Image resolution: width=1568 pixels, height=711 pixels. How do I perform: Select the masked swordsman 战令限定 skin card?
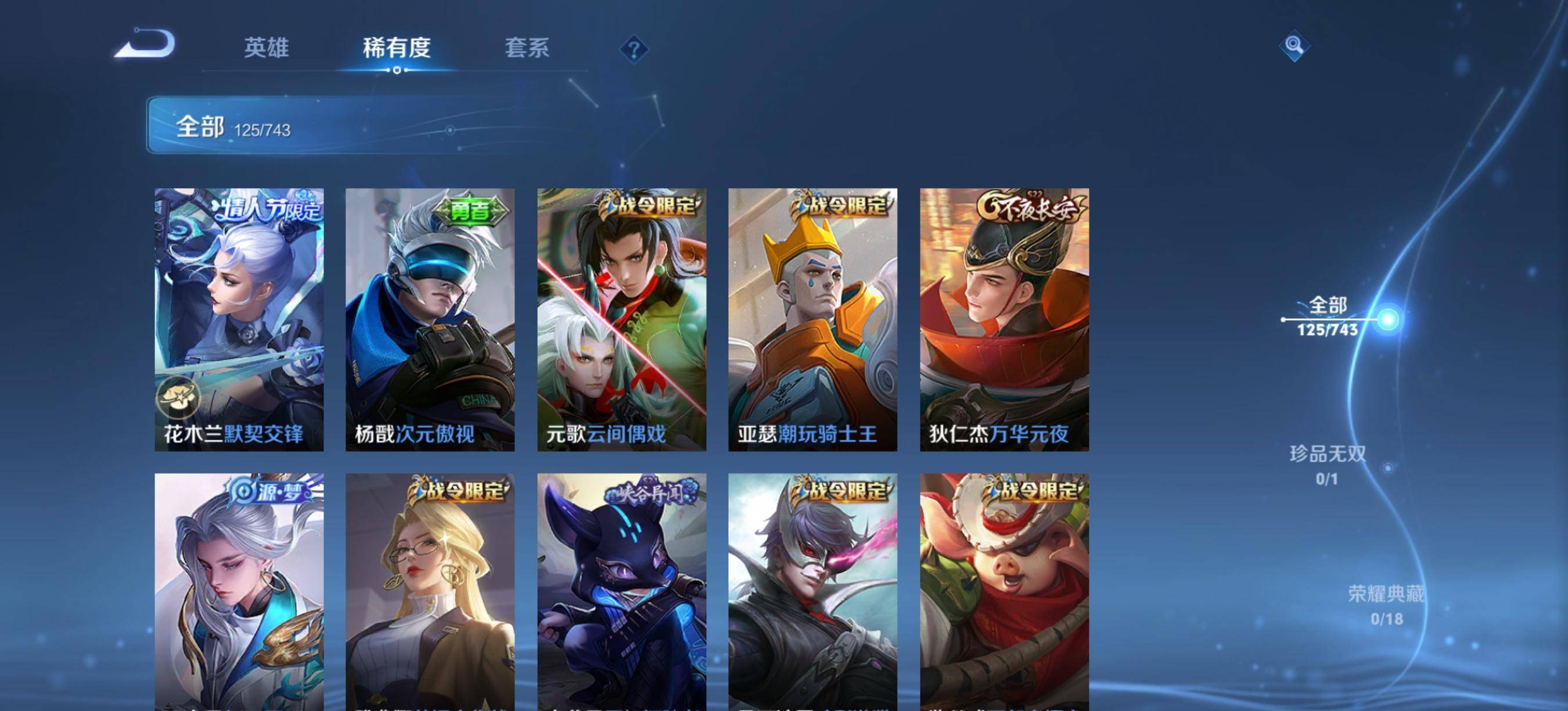[x=812, y=591]
